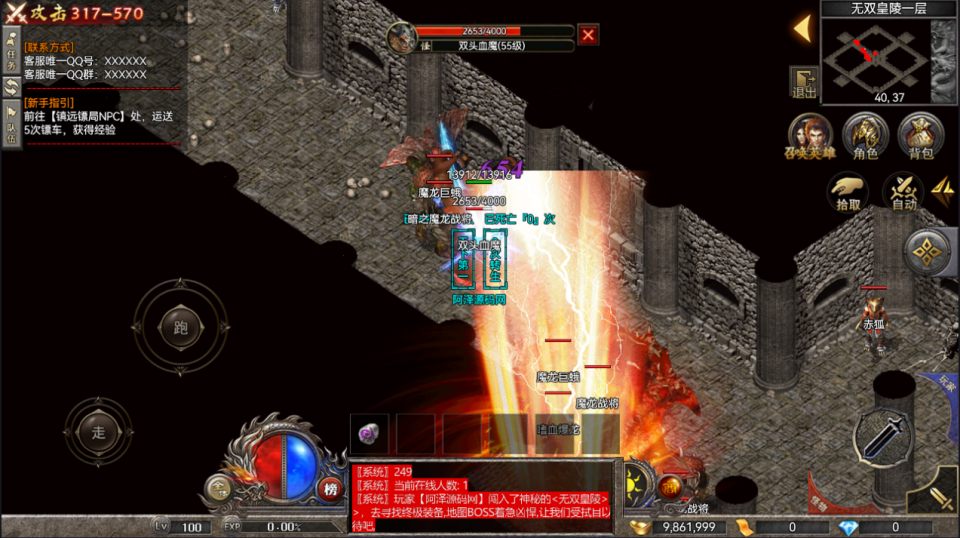Toggle 自动 auto-combat mode

click(x=904, y=192)
